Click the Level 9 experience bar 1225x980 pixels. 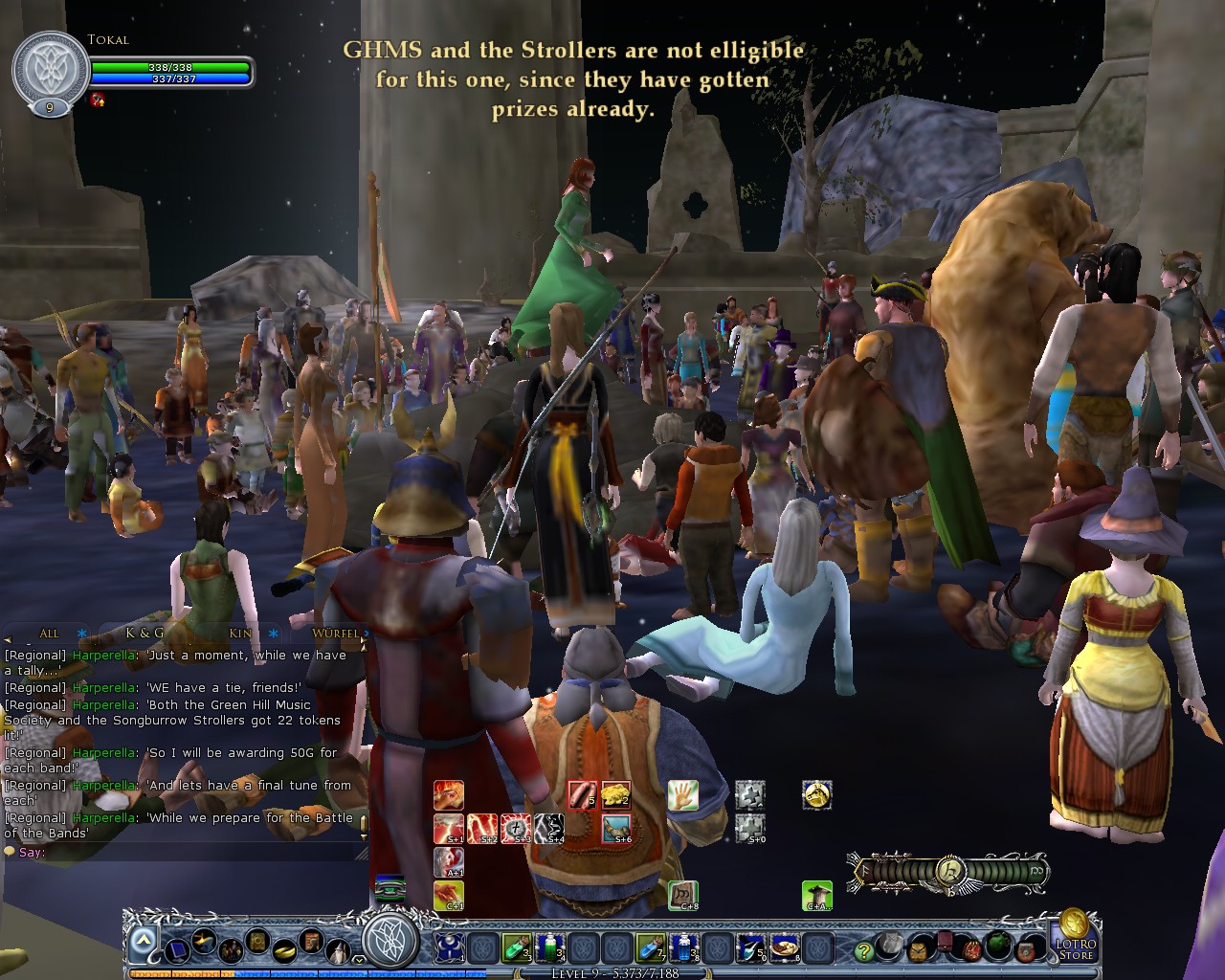pyautogui.click(x=614, y=972)
